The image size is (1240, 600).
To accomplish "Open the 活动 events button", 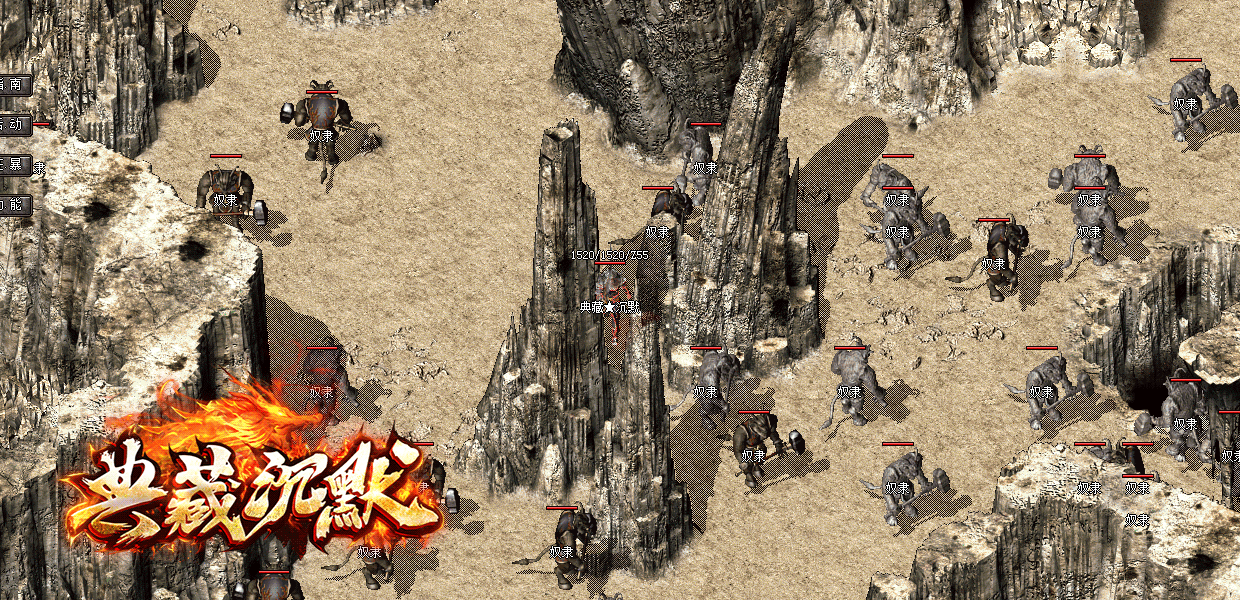I will (x=15, y=125).
